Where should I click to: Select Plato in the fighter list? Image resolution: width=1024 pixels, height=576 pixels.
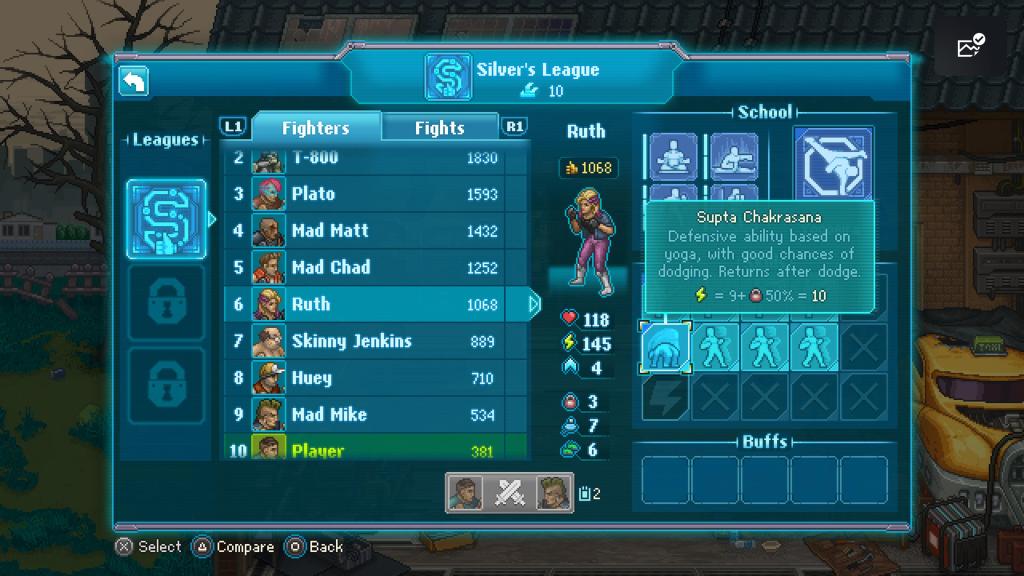[x=375, y=194]
